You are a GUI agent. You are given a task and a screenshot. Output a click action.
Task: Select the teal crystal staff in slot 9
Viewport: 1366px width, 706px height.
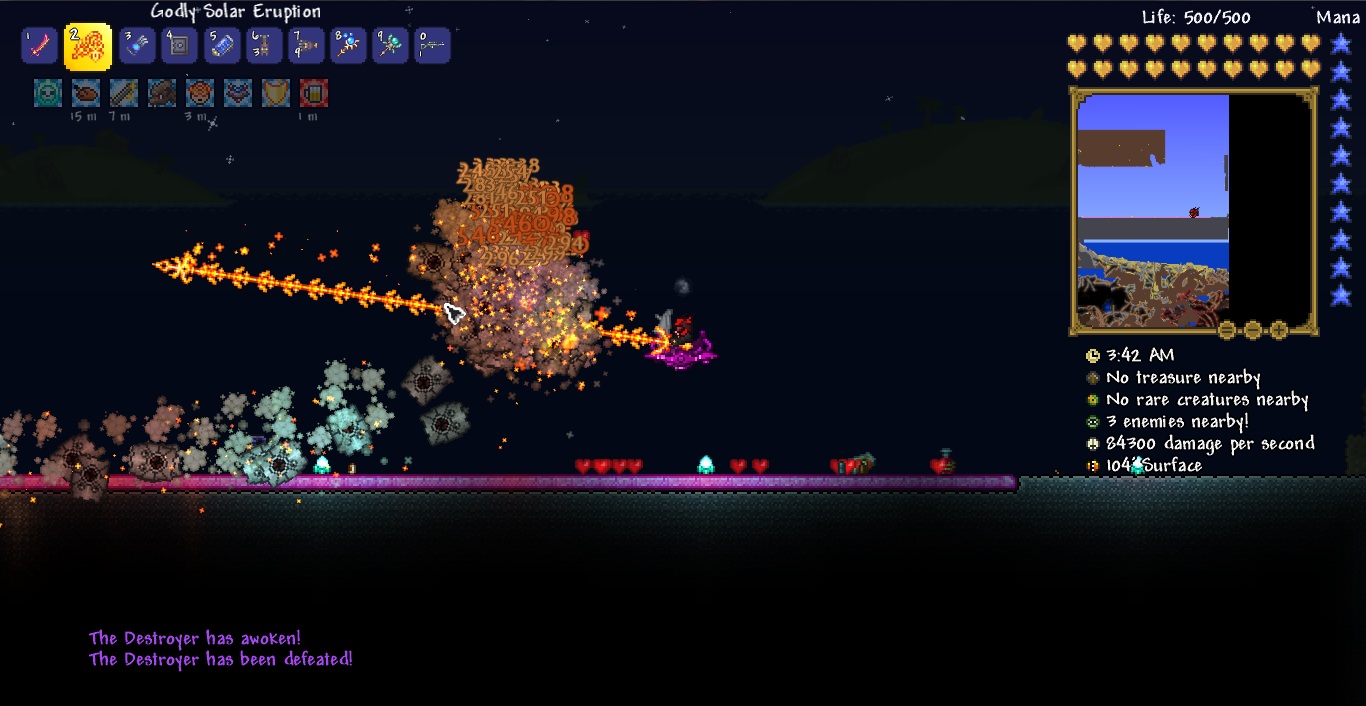click(390, 46)
